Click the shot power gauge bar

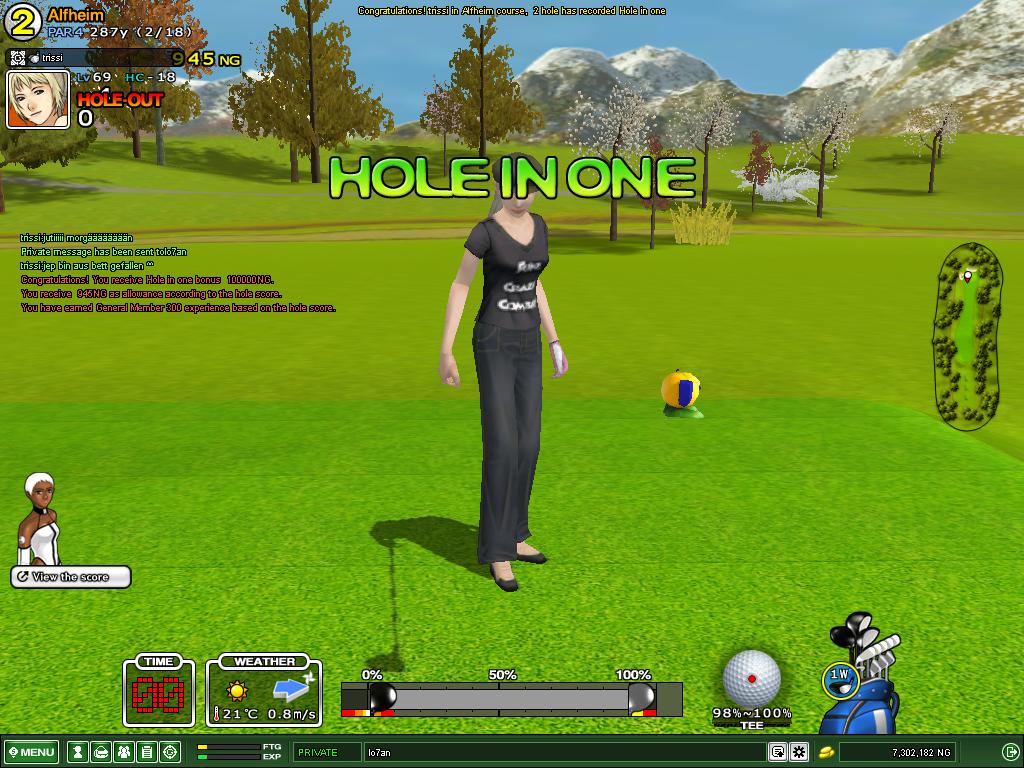[x=511, y=698]
